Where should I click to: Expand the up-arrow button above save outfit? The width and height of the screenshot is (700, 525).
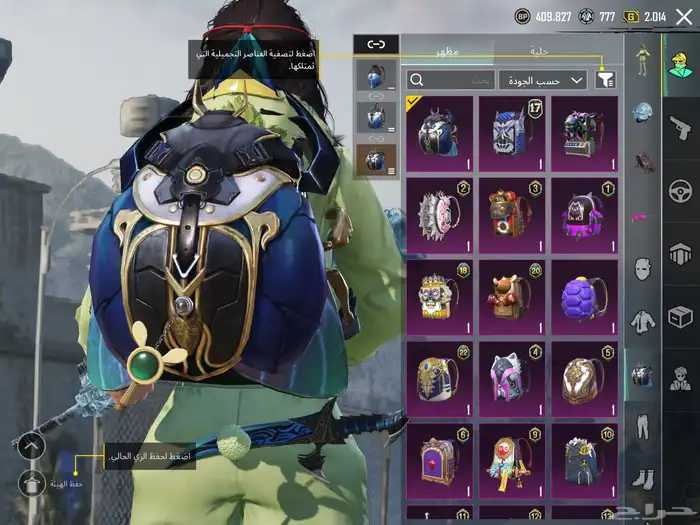32,445
